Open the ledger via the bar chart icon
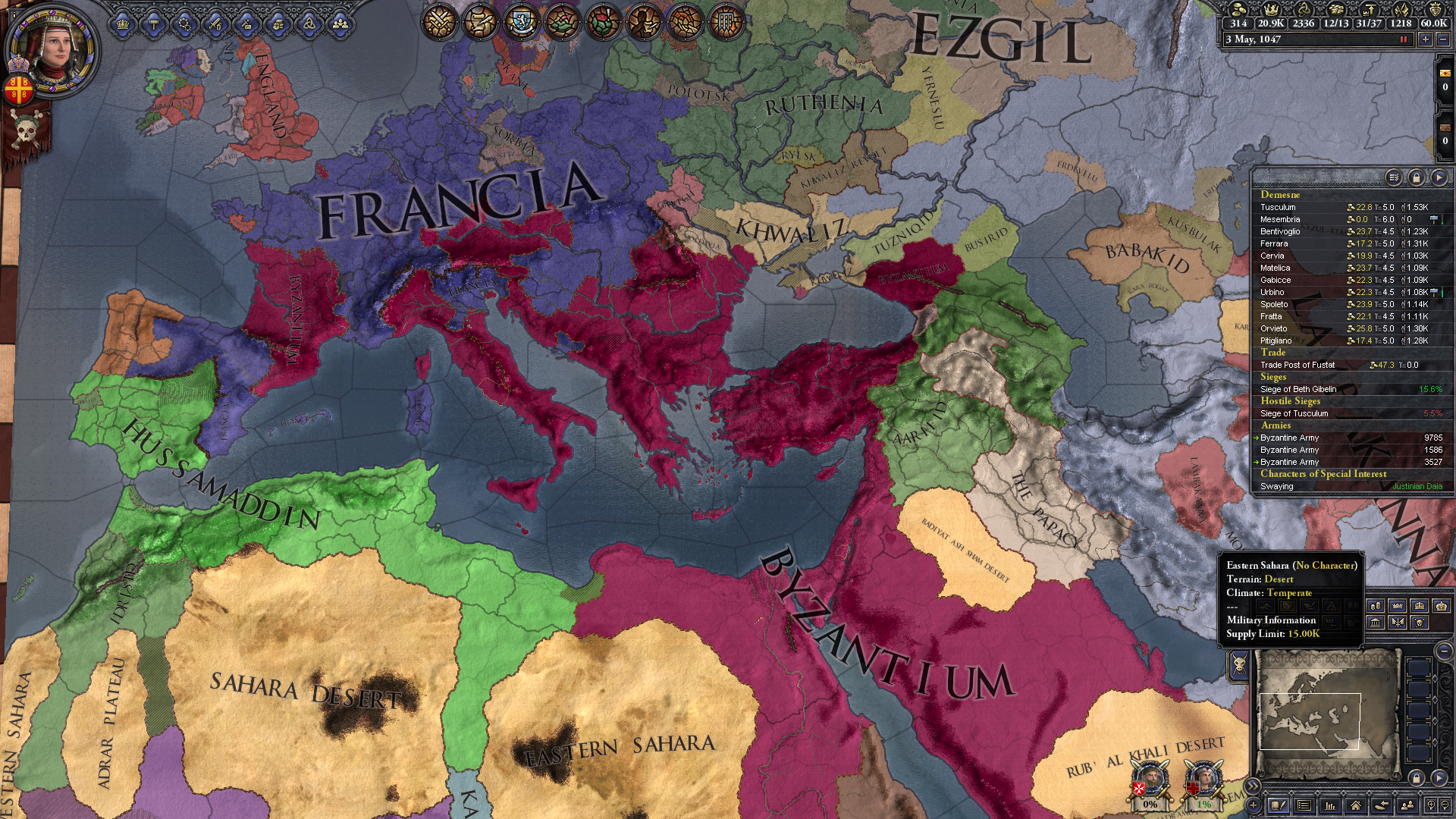 [1329, 805]
